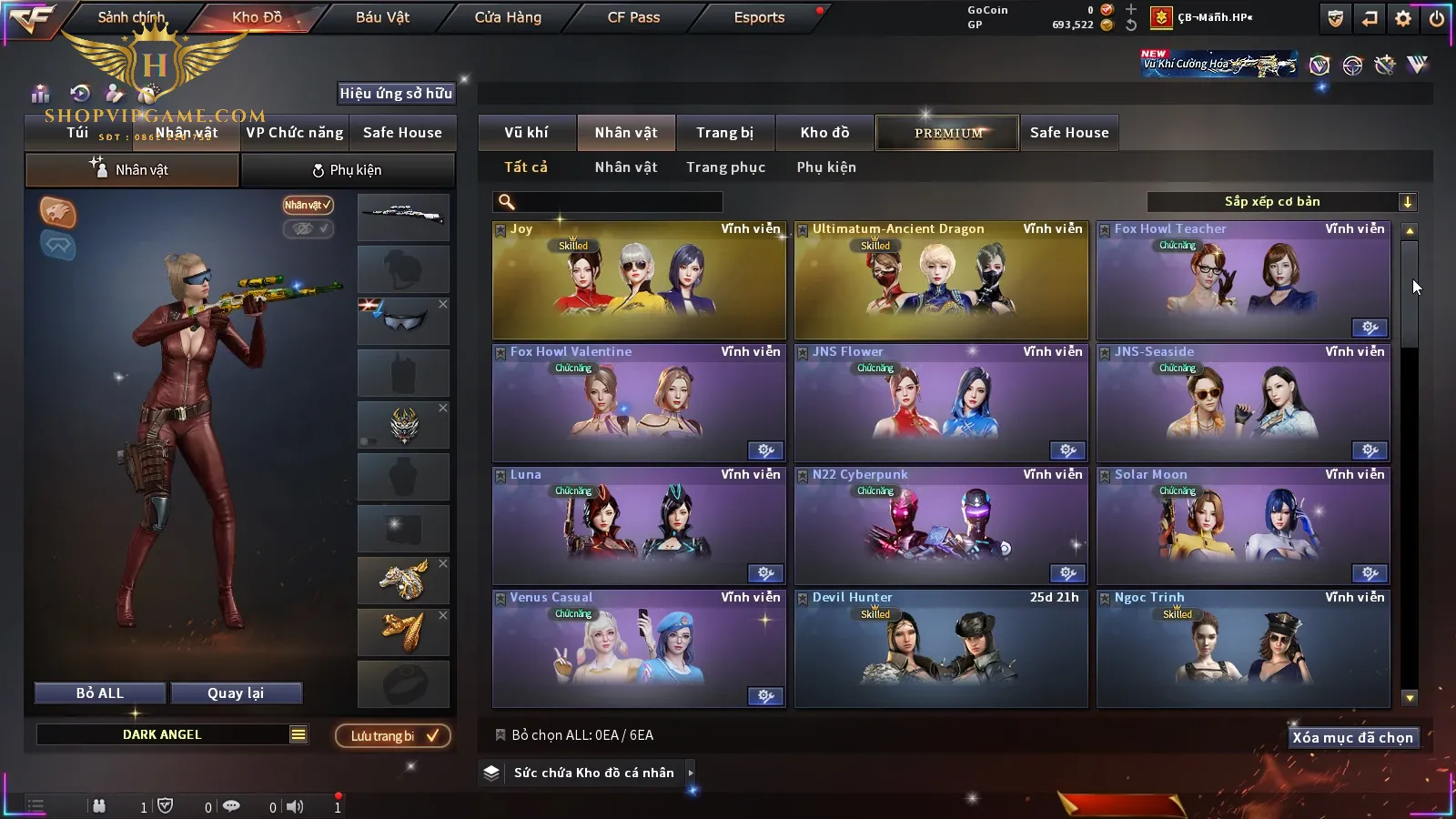Open the Cửa Hàng shop menu
Image resolution: width=1456 pixels, height=819 pixels.
coord(508,17)
